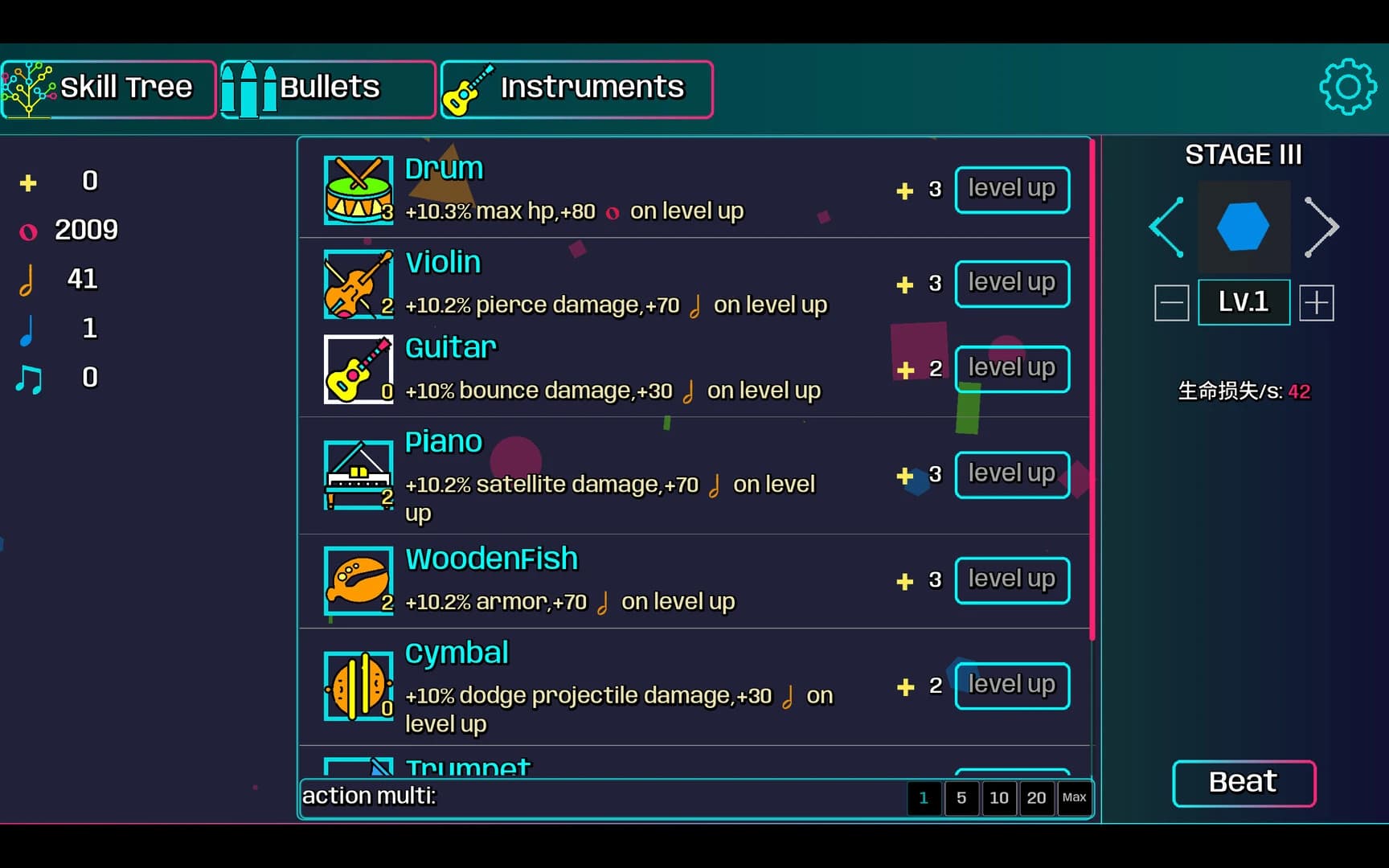Select the Cymbal instrument icon
Image resolution: width=1389 pixels, height=868 pixels.
(358, 686)
